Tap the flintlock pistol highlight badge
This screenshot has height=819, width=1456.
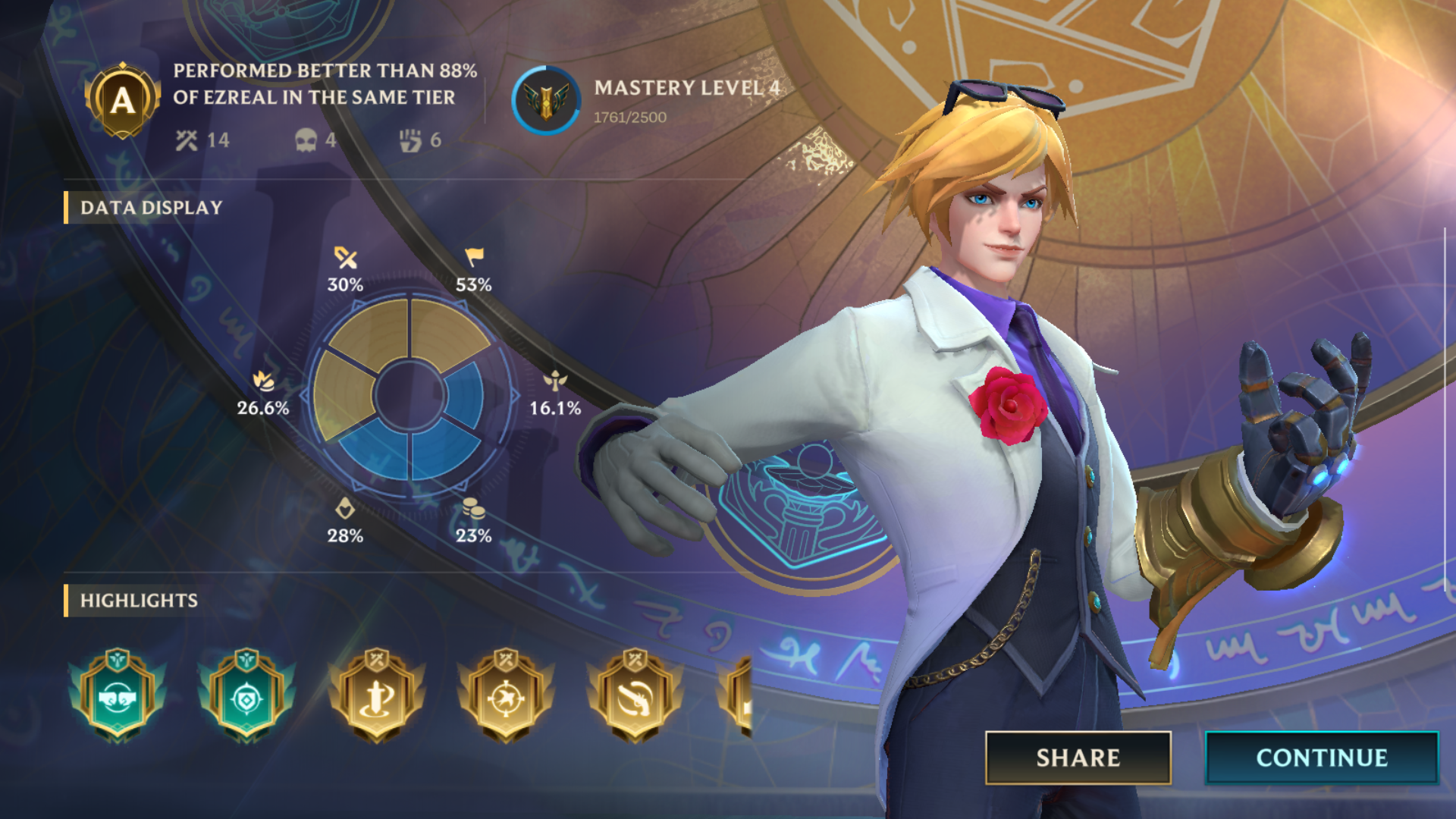click(635, 695)
